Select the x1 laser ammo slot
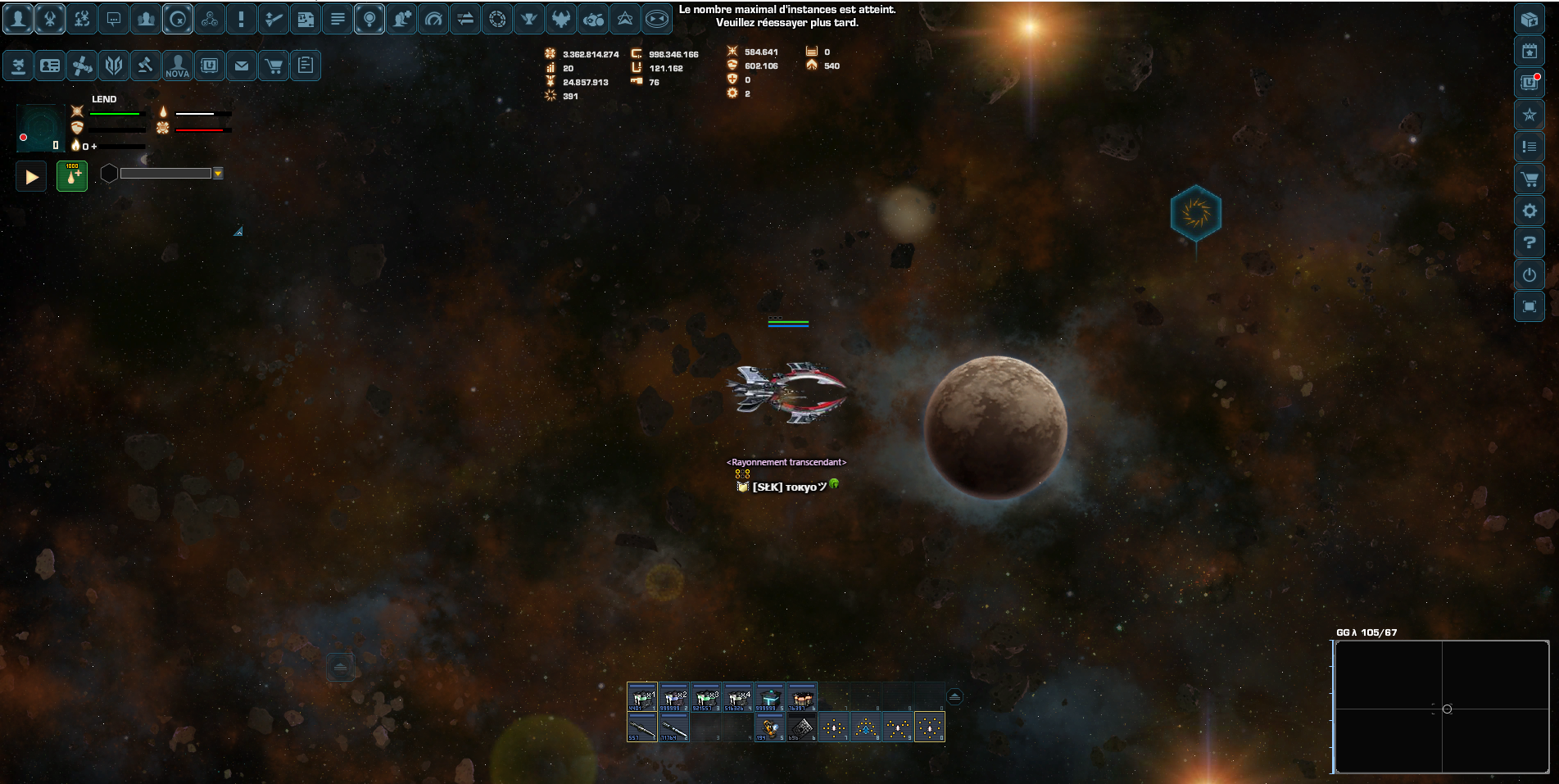Viewport: 1559px width, 784px height. click(x=641, y=697)
